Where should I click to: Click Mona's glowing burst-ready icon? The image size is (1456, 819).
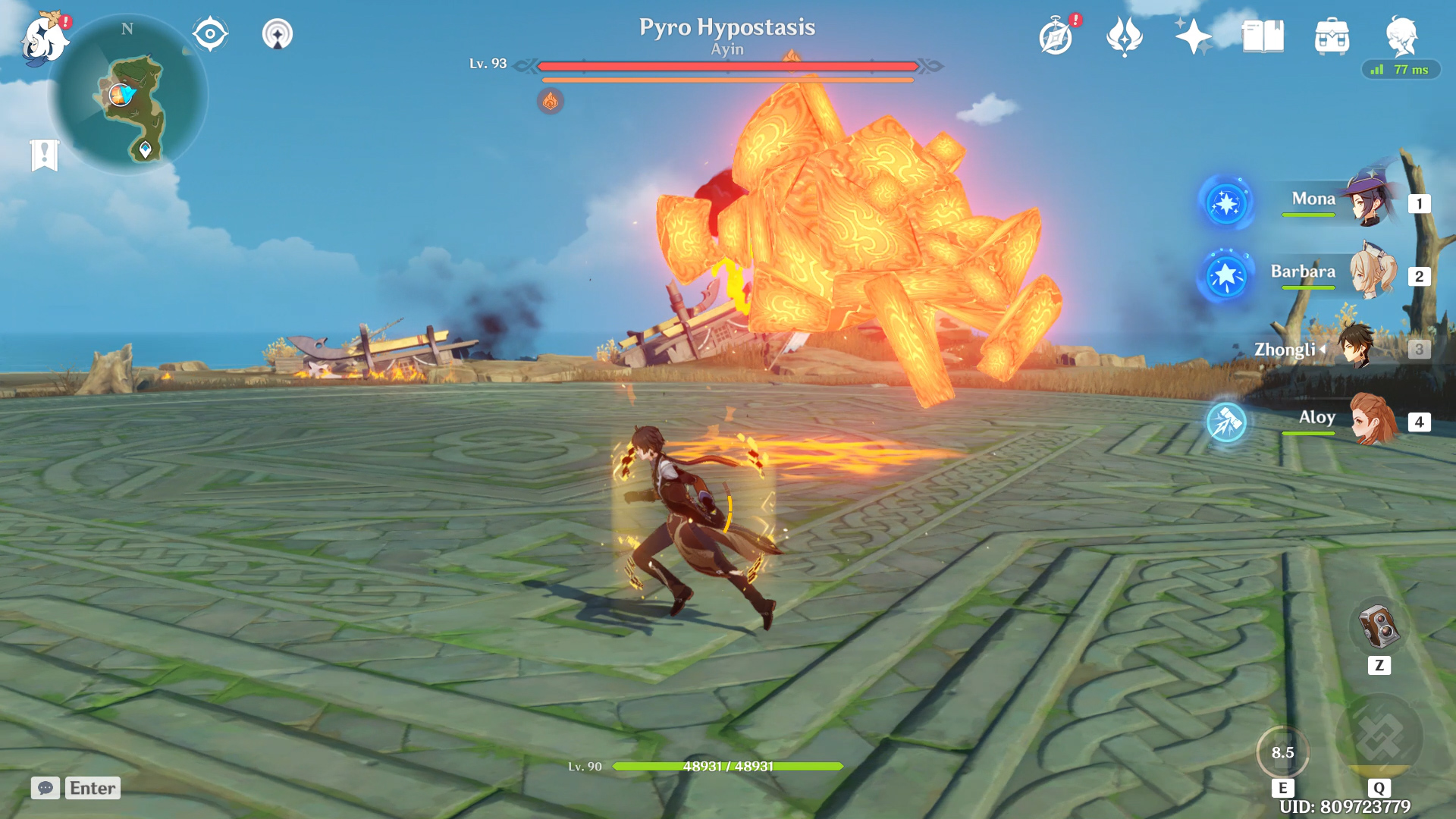coord(1226,205)
